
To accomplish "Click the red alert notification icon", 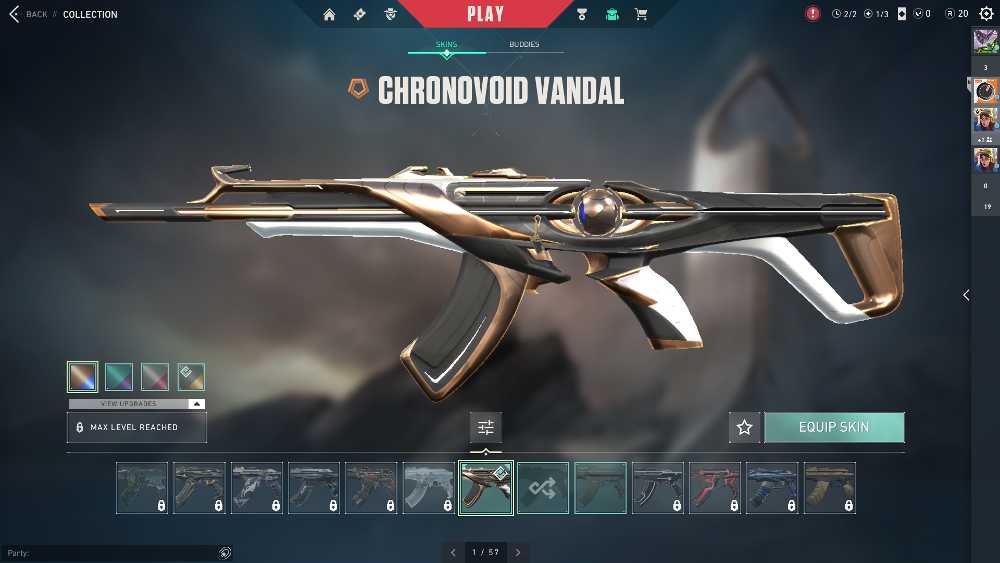I will [813, 14].
